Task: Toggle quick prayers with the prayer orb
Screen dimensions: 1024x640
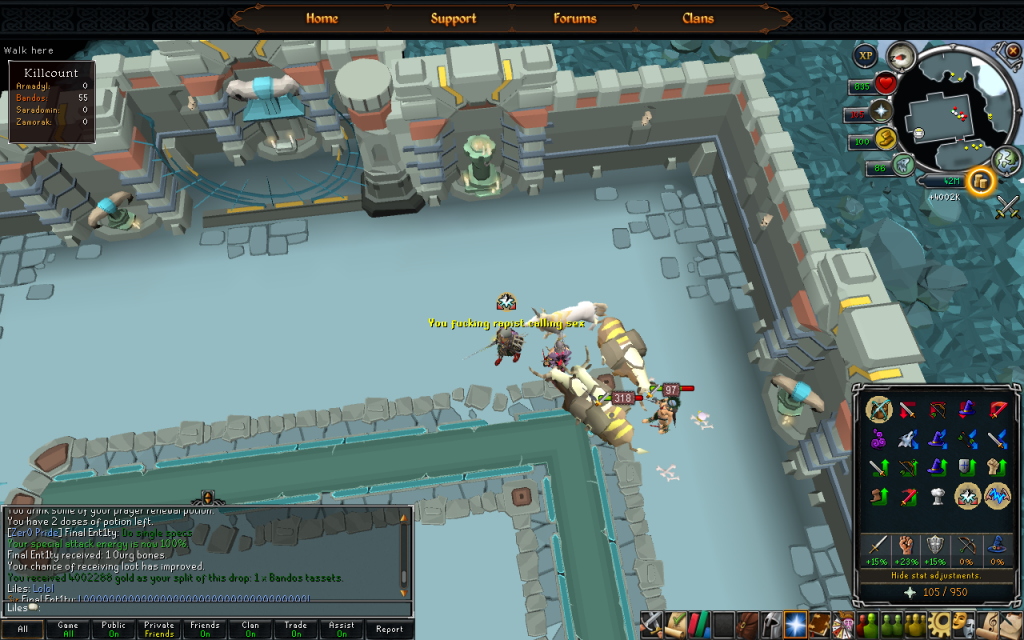Action: (x=882, y=112)
